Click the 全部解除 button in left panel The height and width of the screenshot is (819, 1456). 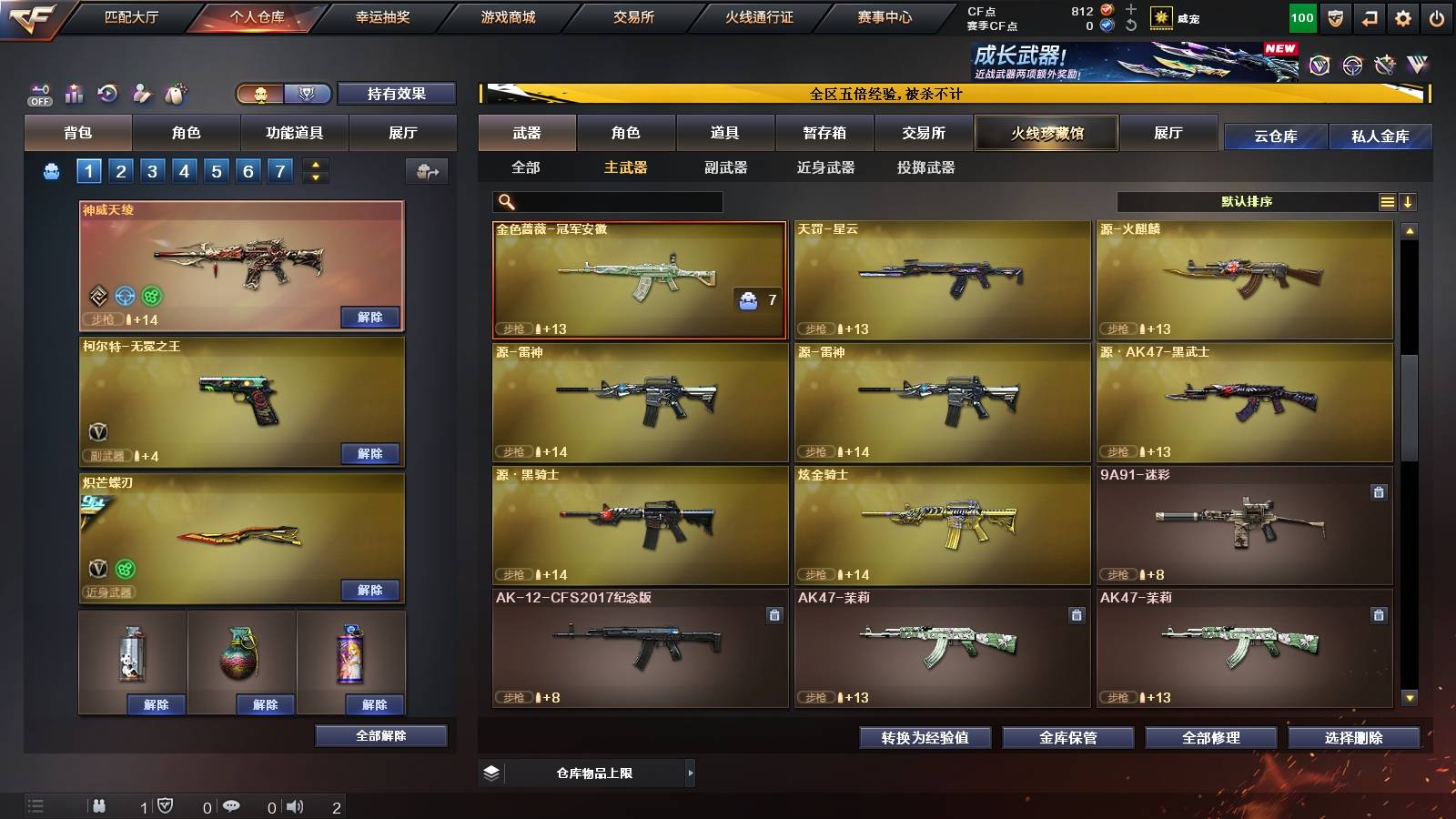[x=380, y=735]
